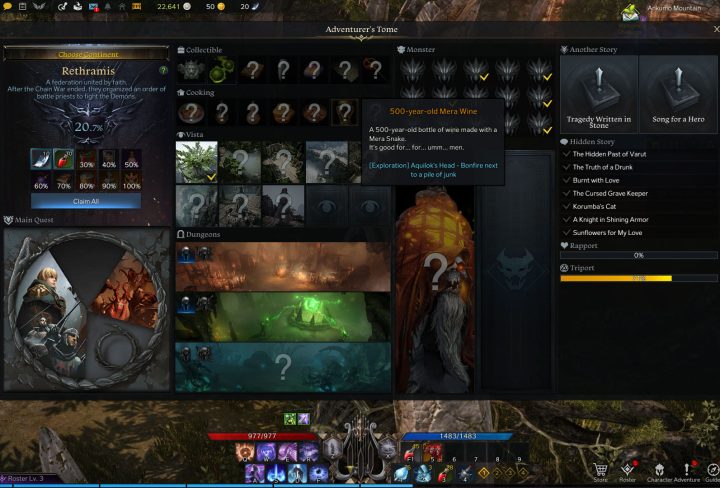Open the green glowing dungeon banner
Image resolution: width=720 pixels, height=488 pixels.
pos(283,316)
